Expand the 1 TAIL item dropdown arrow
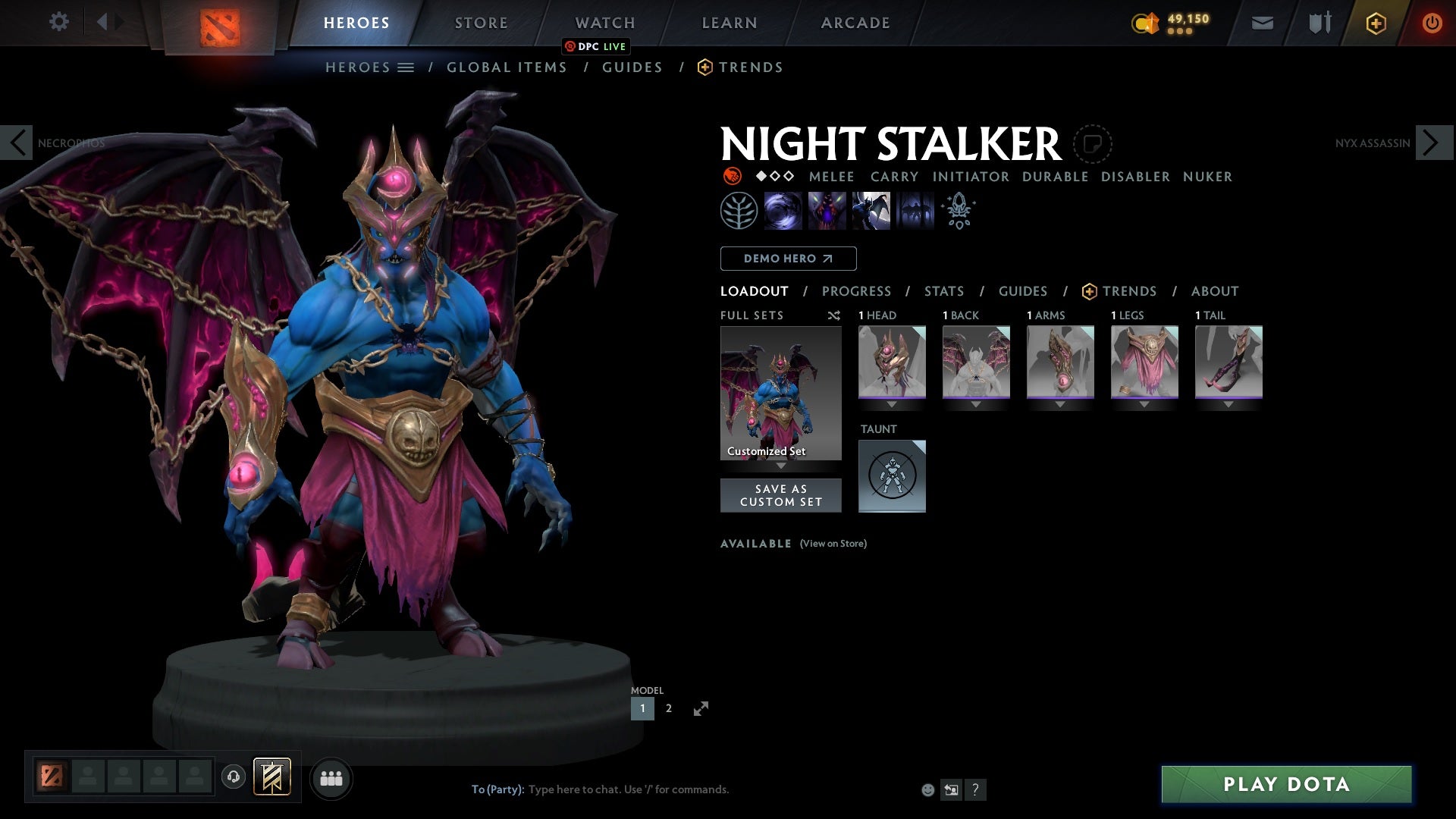 1229,404
